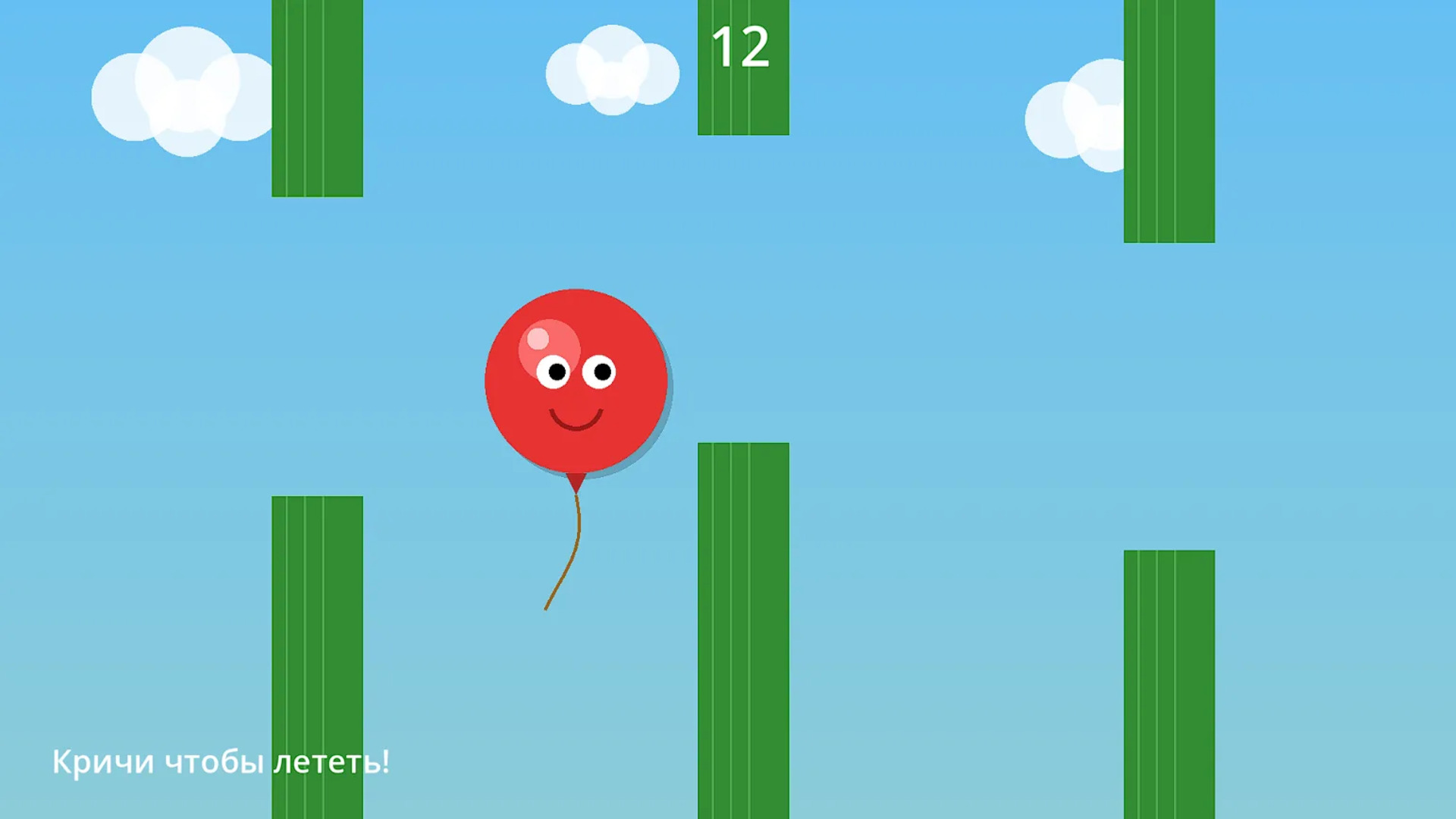Click the instruction text Кричи чтобы лететь!
This screenshot has height=819, width=1456.
(223, 762)
